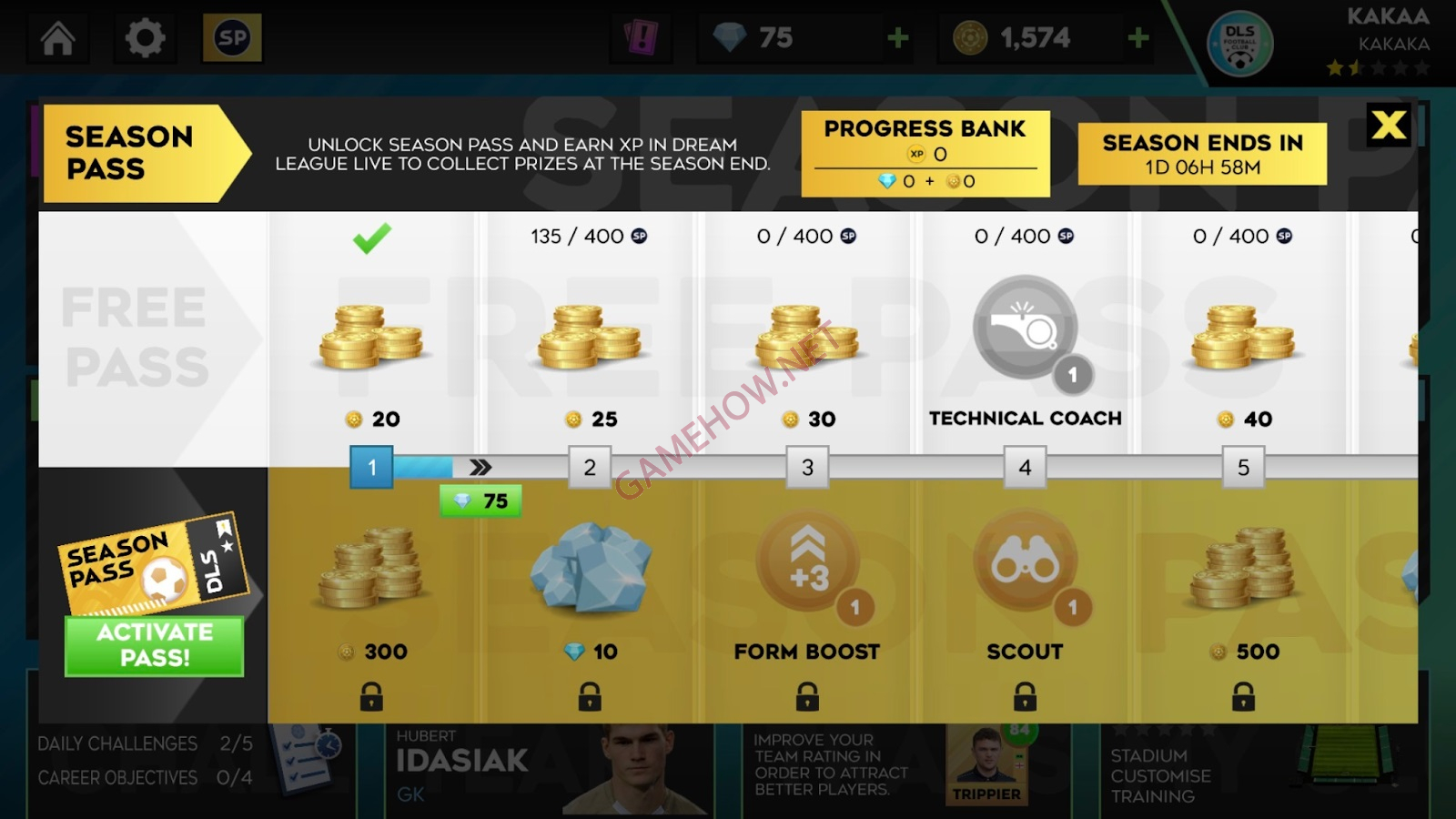Open the card packs icon with exclamation badge
Image resolution: width=1456 pixels, height=819 pixels.
point(642,36)
